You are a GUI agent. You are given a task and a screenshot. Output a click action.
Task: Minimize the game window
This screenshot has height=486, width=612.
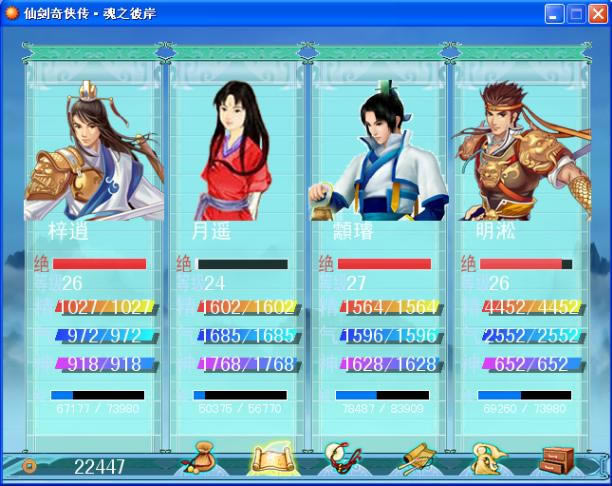pos(554,14)
